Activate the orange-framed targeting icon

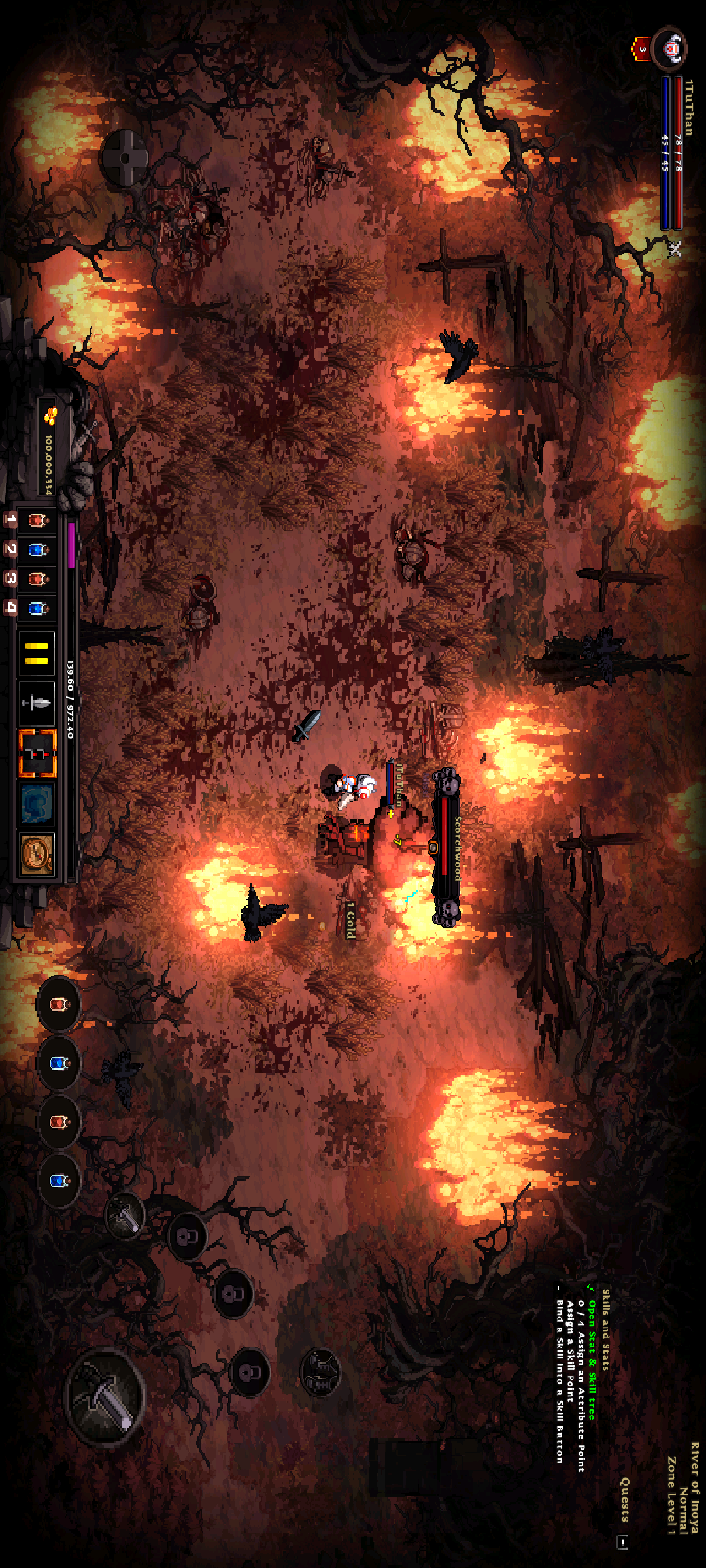point(37,754)
